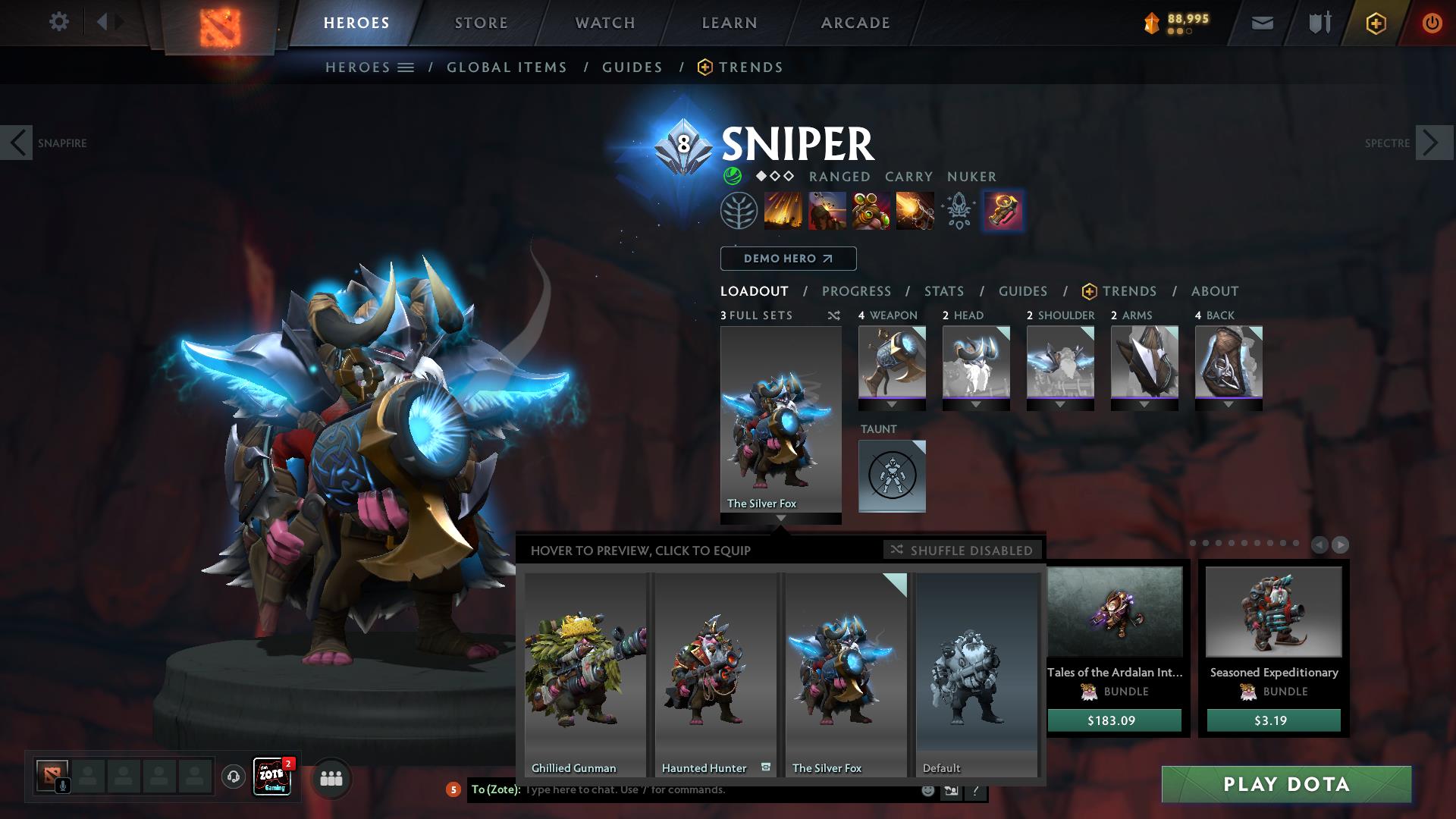Screen dimensions: 1456x819
Task: Expand the Head slot dropdown arrow
Action: click(x=977, y=405)
